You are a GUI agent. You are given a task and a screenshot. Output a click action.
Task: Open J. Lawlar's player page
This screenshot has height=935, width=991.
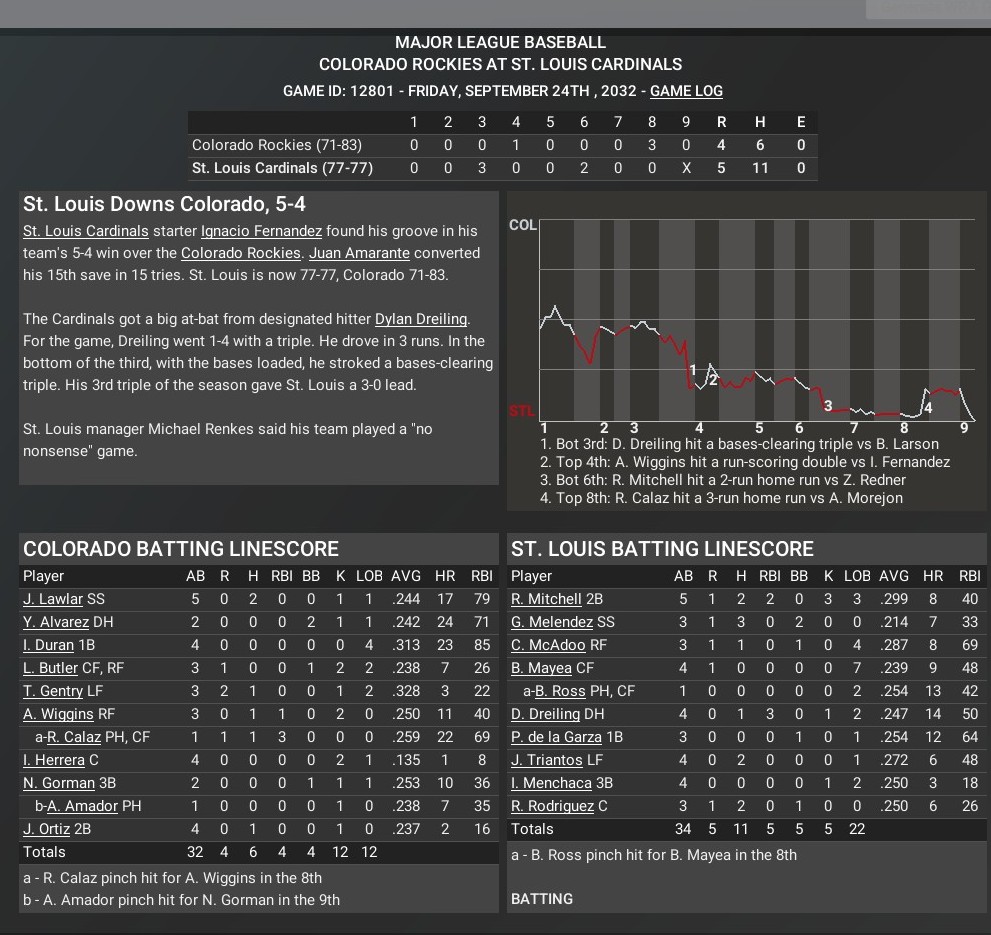(x=54, y=599)
